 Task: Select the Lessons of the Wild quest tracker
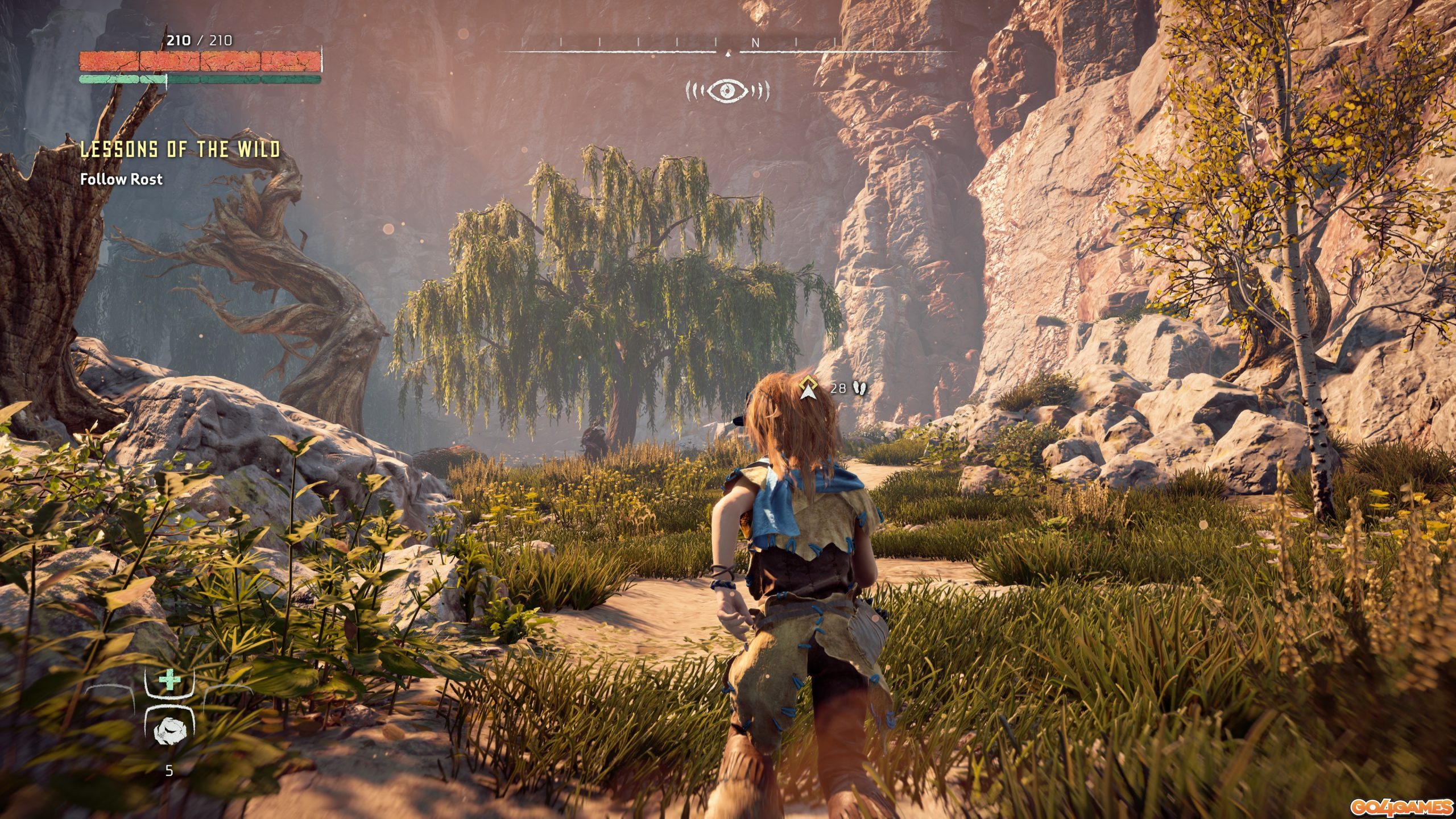180,150
